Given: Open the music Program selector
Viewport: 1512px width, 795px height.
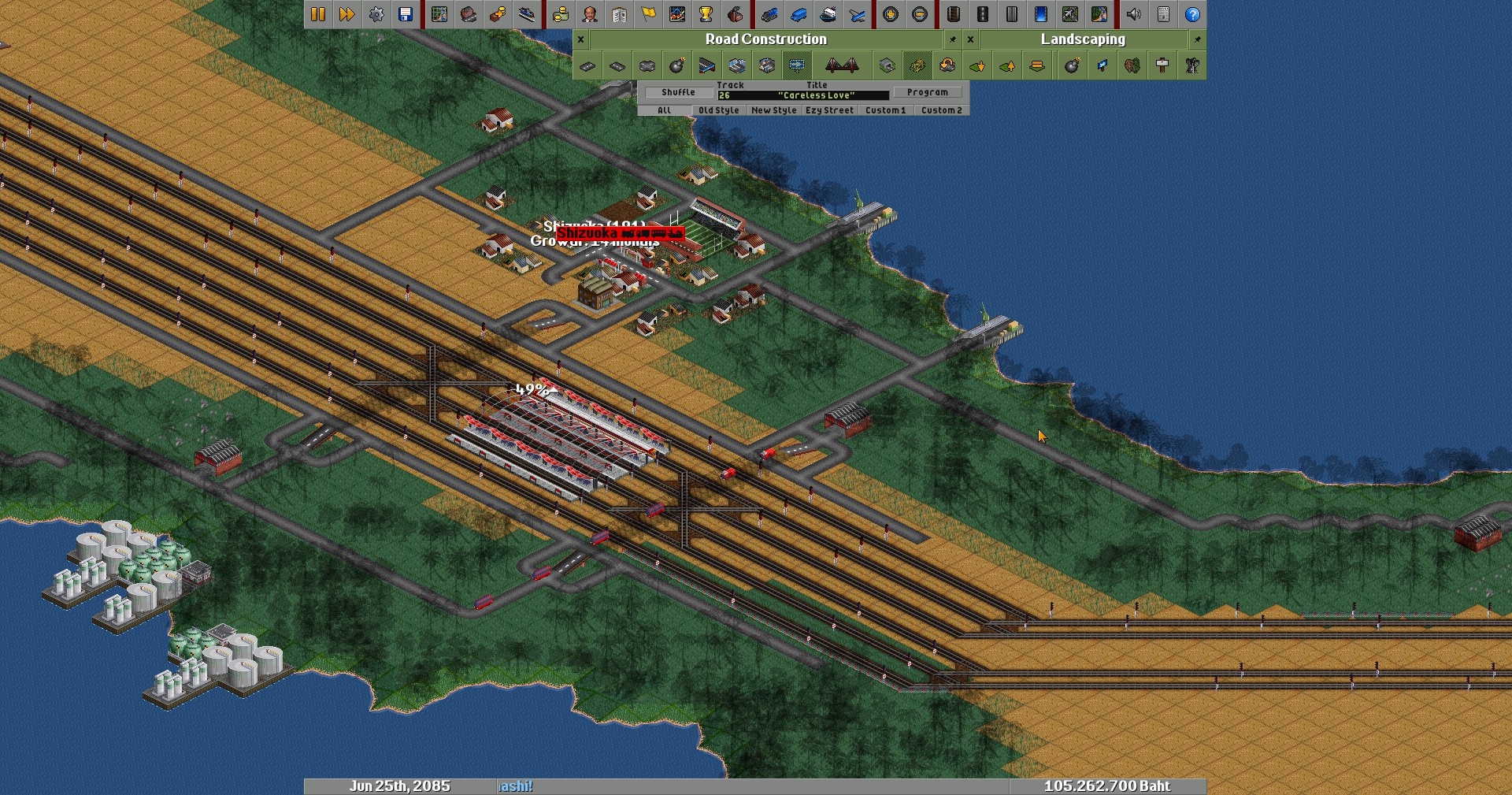Looking at the screenshot, I should pyautogui.click(x=927, y=92).
